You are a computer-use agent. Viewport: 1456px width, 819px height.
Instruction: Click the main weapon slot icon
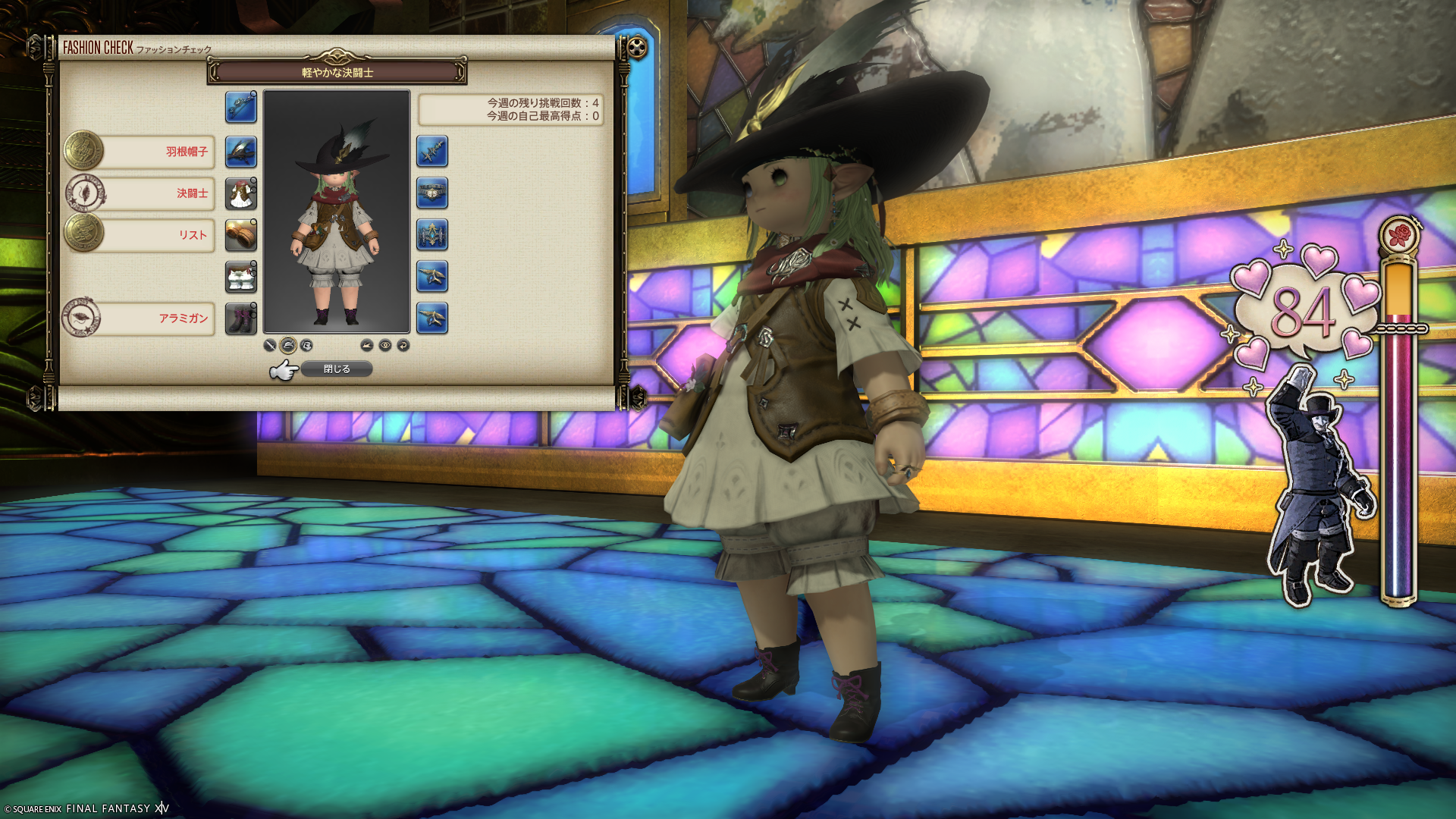click(x=241, y=107)
